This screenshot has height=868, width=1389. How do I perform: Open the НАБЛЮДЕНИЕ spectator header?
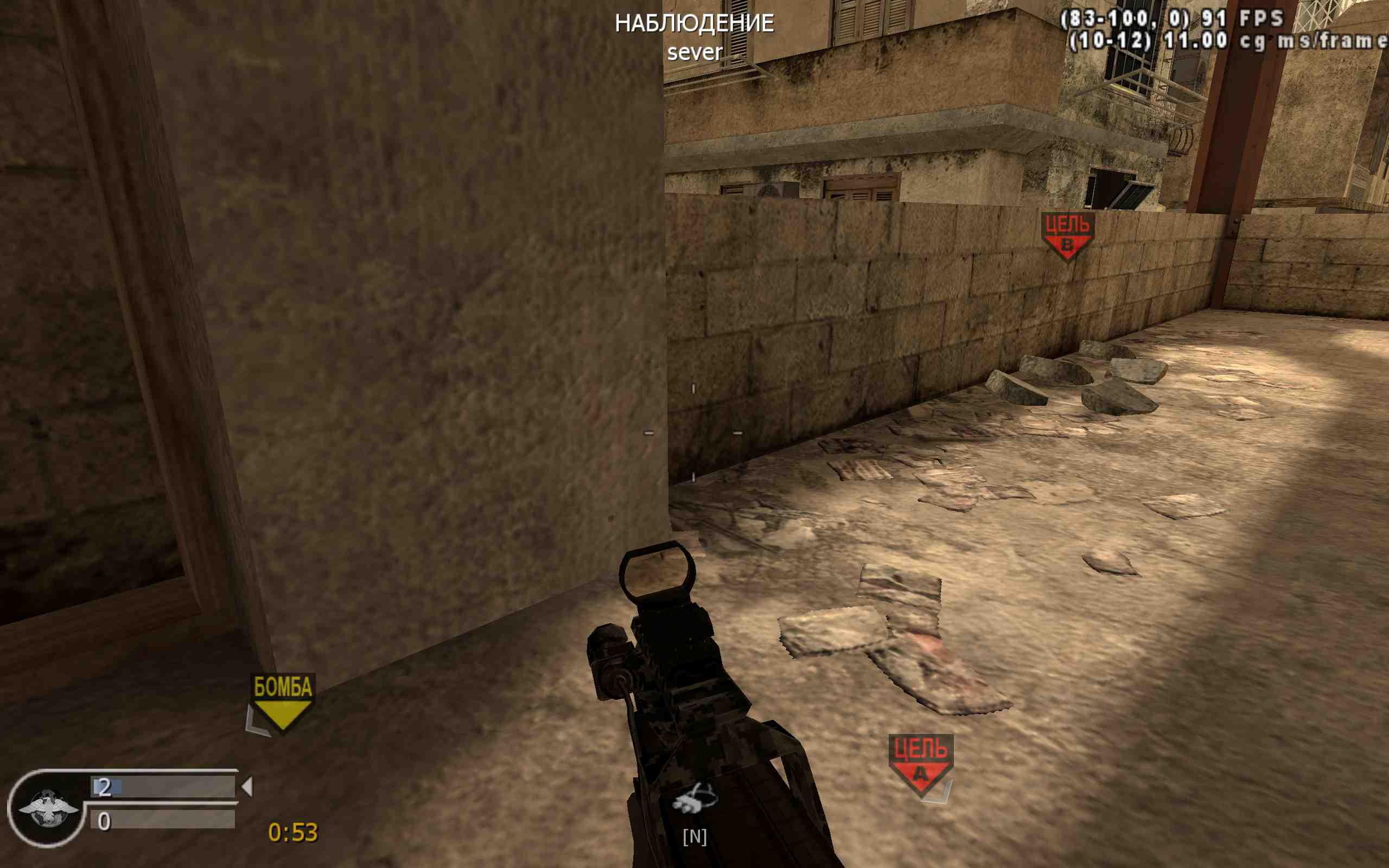pyautogui.click(x=695, y=24)
